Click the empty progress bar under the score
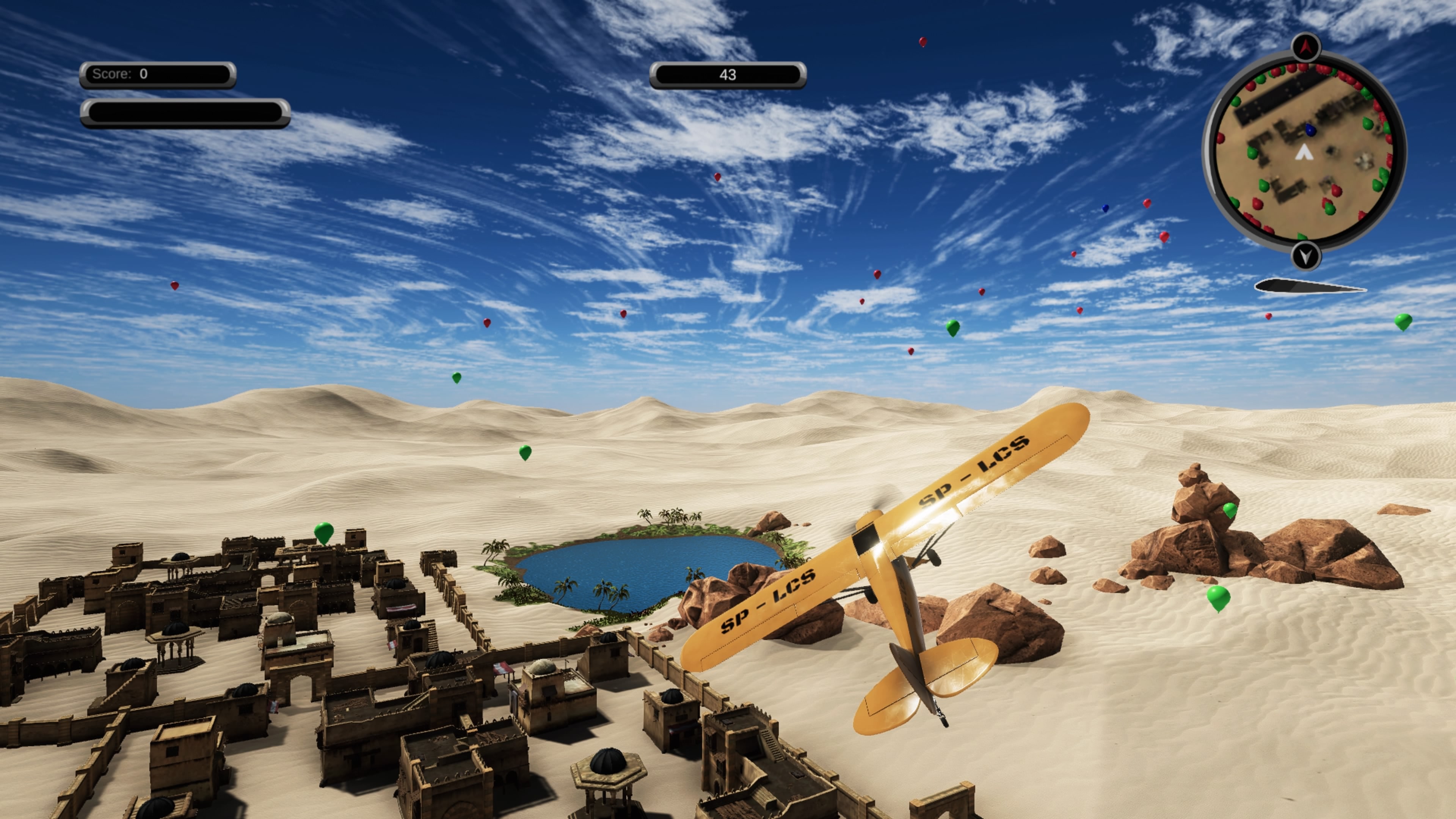This screenshot has width=1456, height=819. 187,113
